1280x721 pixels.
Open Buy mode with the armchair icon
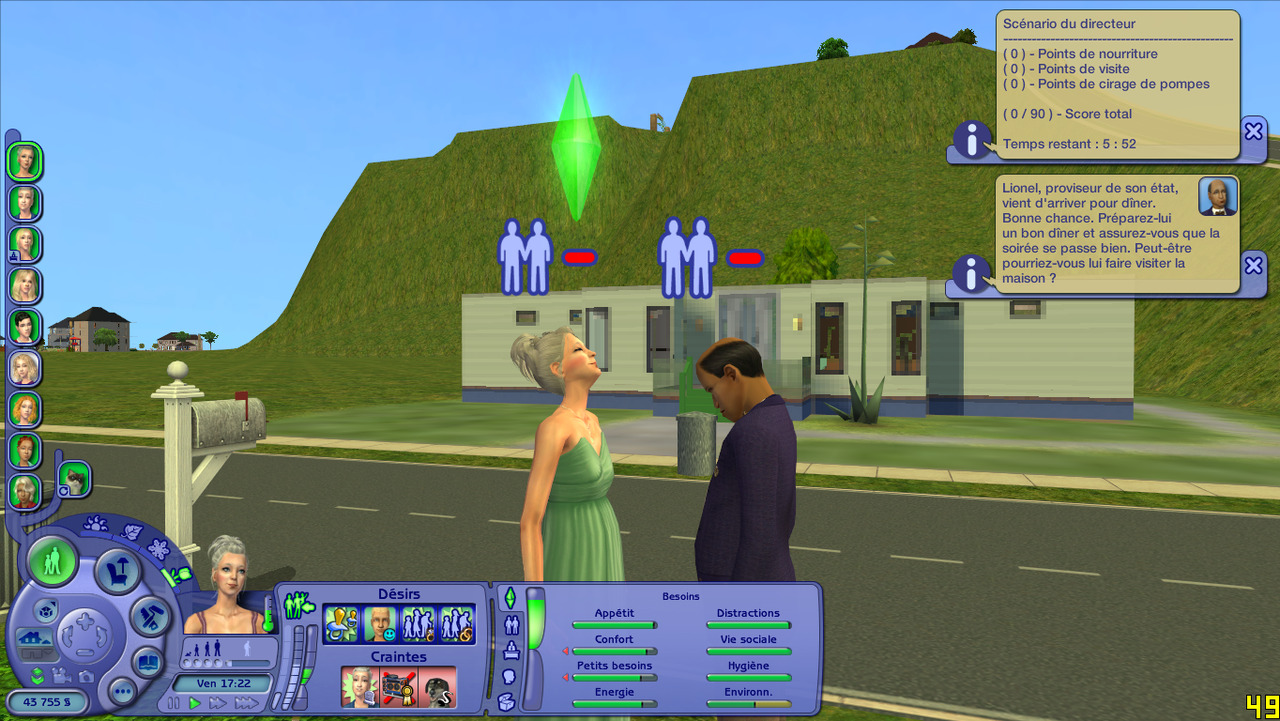coord(117,570)
